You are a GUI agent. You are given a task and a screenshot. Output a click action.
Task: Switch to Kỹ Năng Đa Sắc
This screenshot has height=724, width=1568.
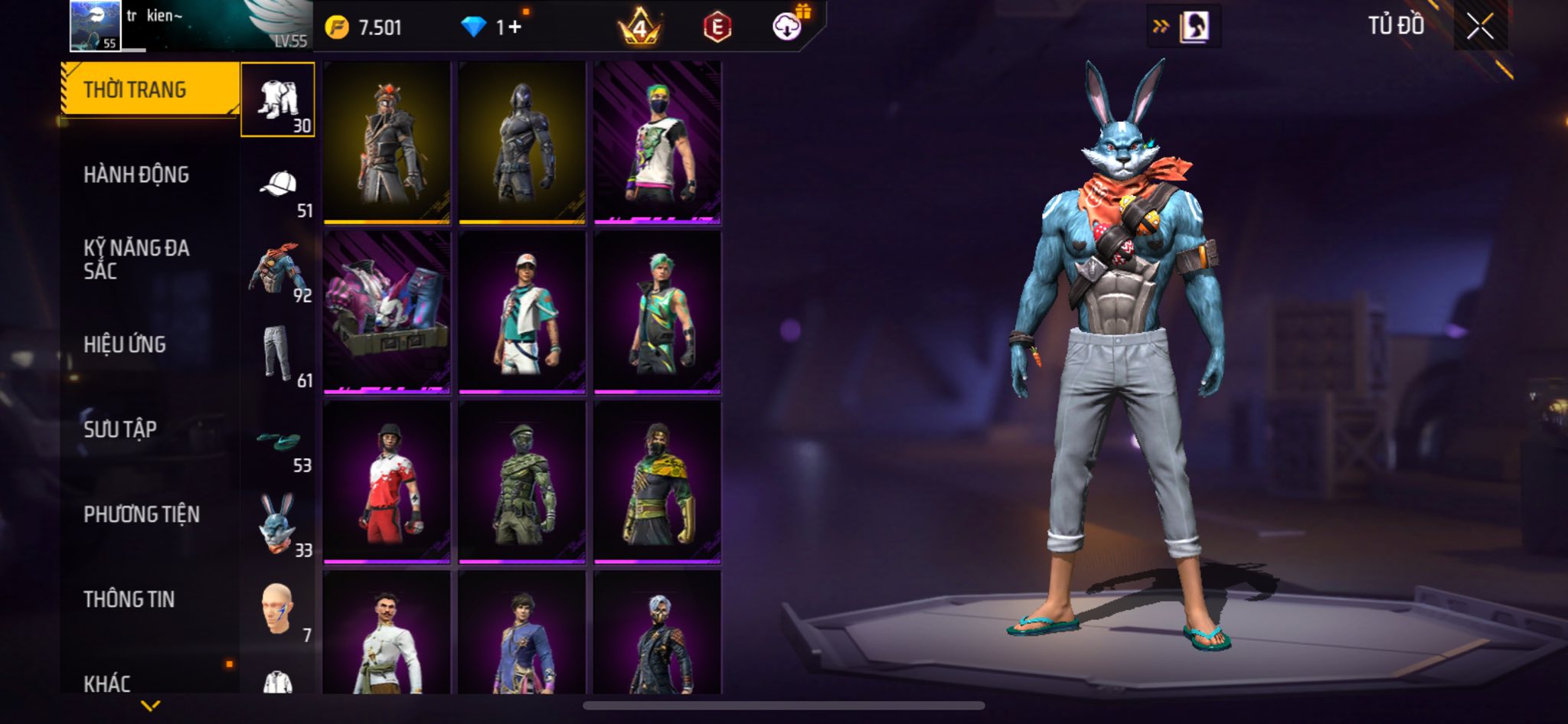tap(136, 259)
